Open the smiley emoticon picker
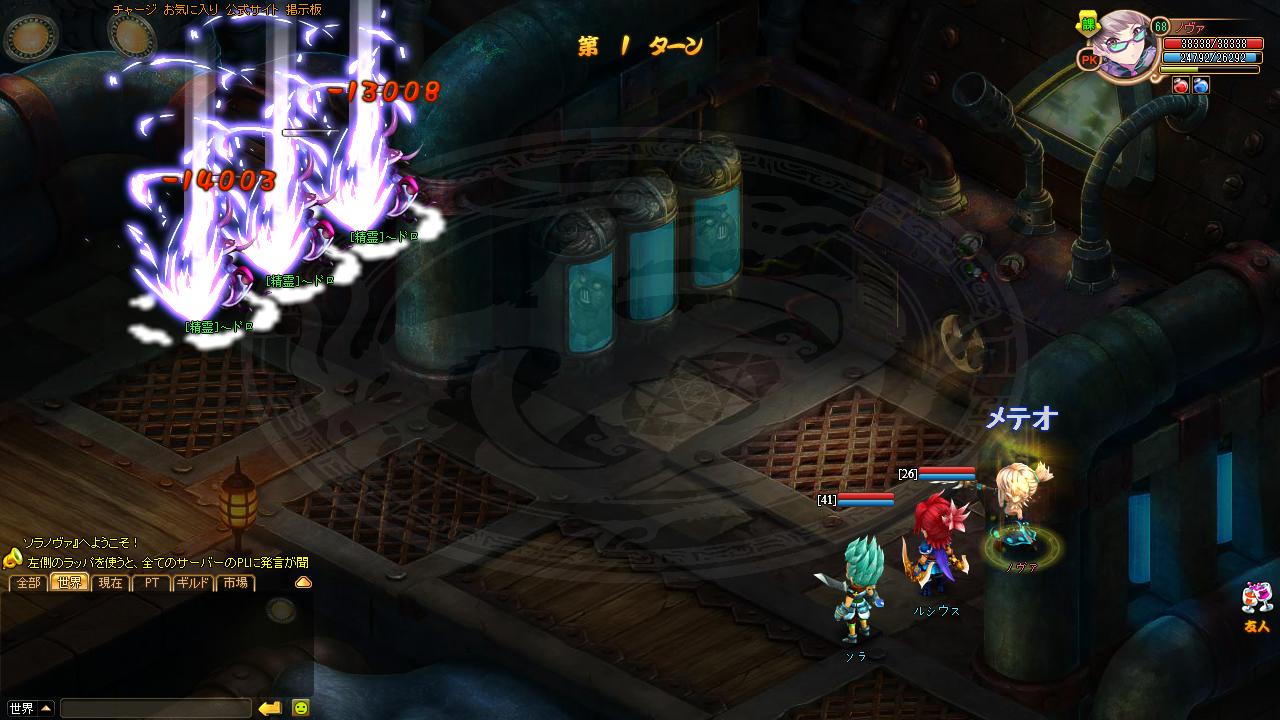Viewport: 1280px width, 720px height. click(x=300, y=708)
